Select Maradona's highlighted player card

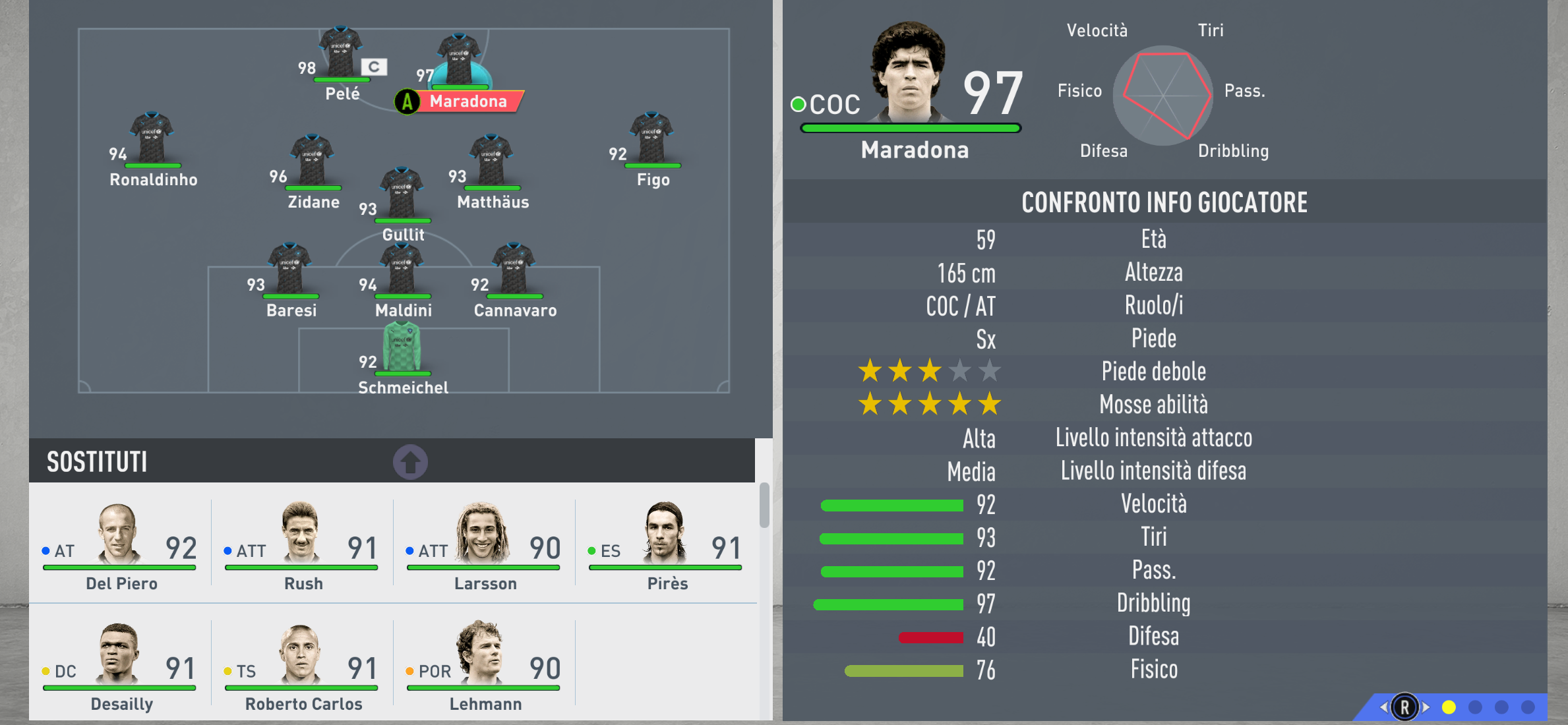(x=462, y=69)
